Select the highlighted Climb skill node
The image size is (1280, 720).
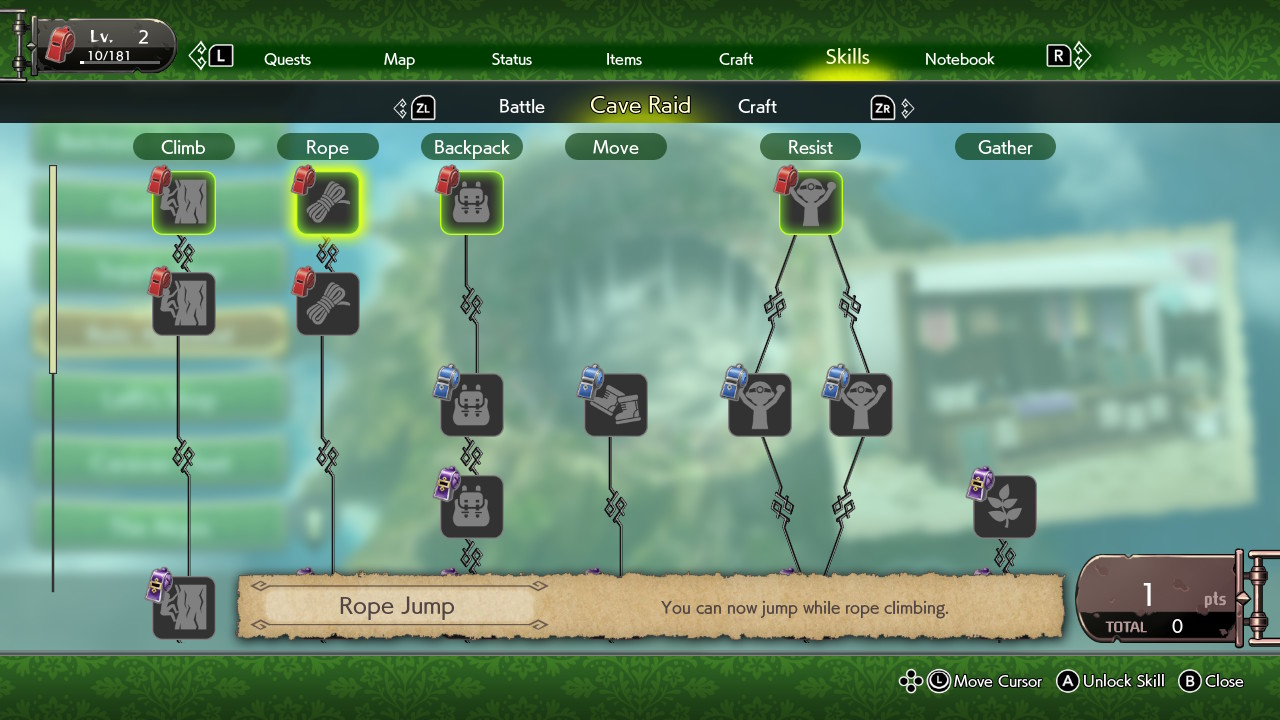coord(184,203)
